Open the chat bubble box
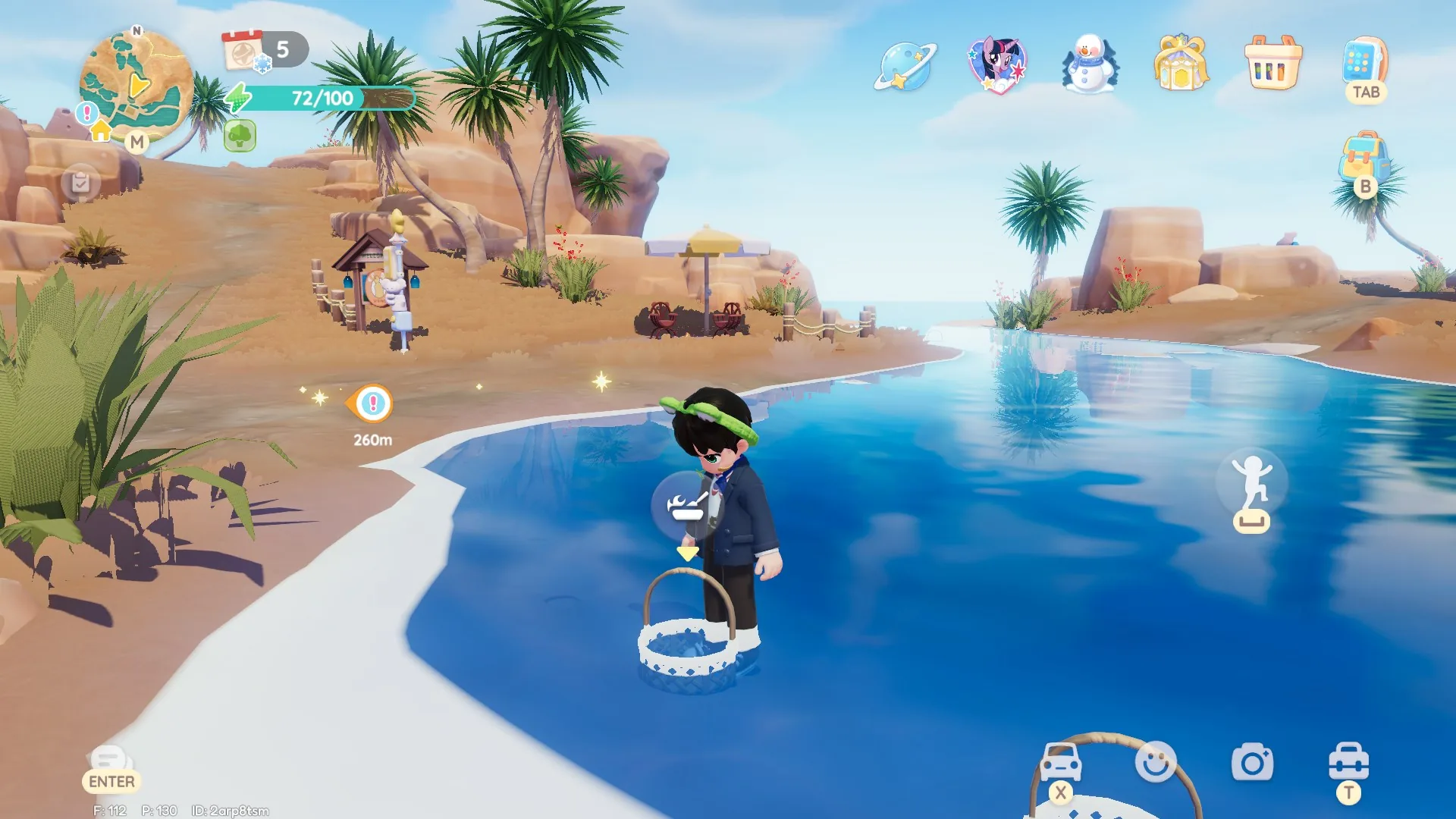The width and height of the screenshot is (1456, 819). 108,759
